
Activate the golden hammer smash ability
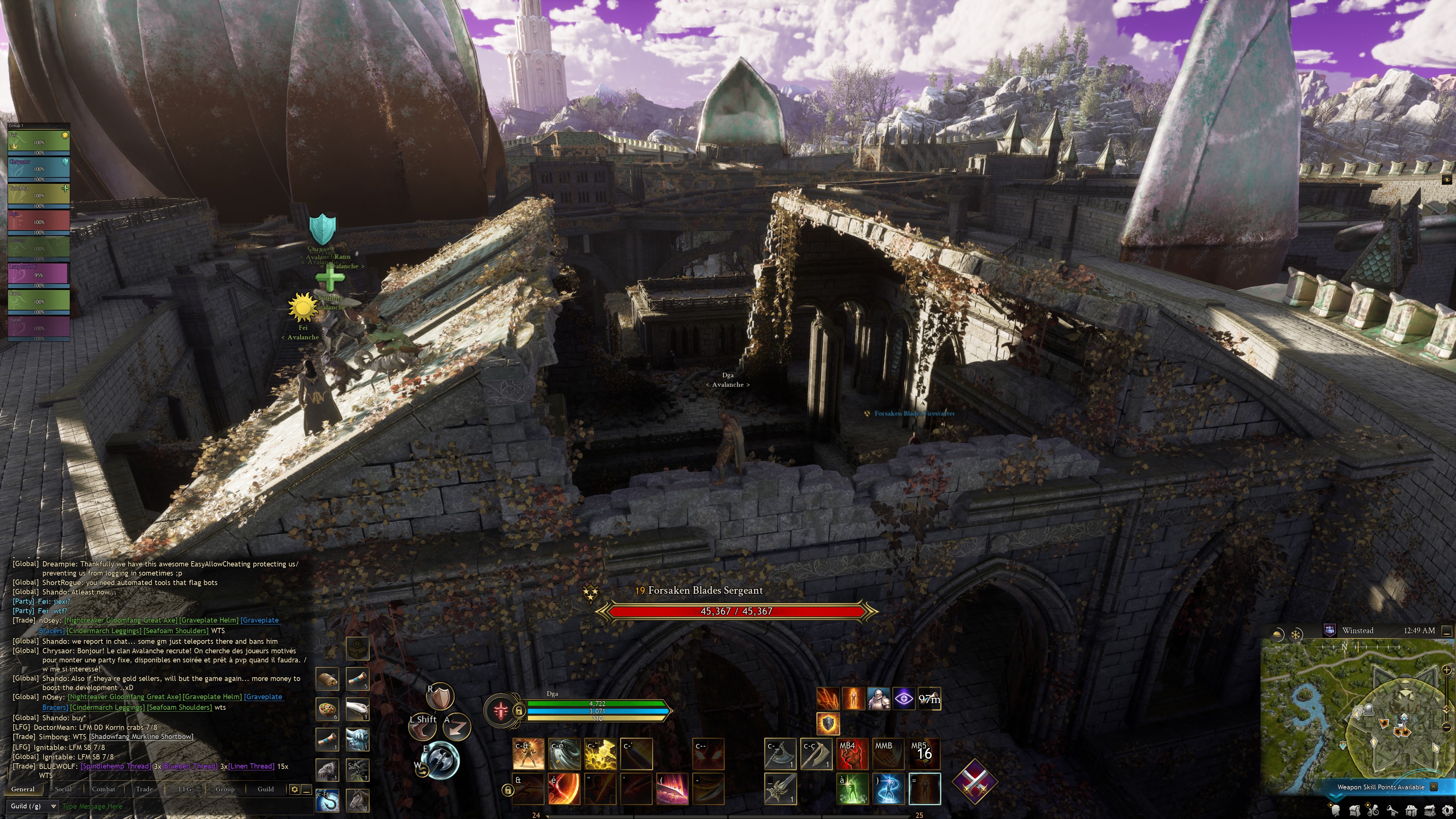pos(600,754)
